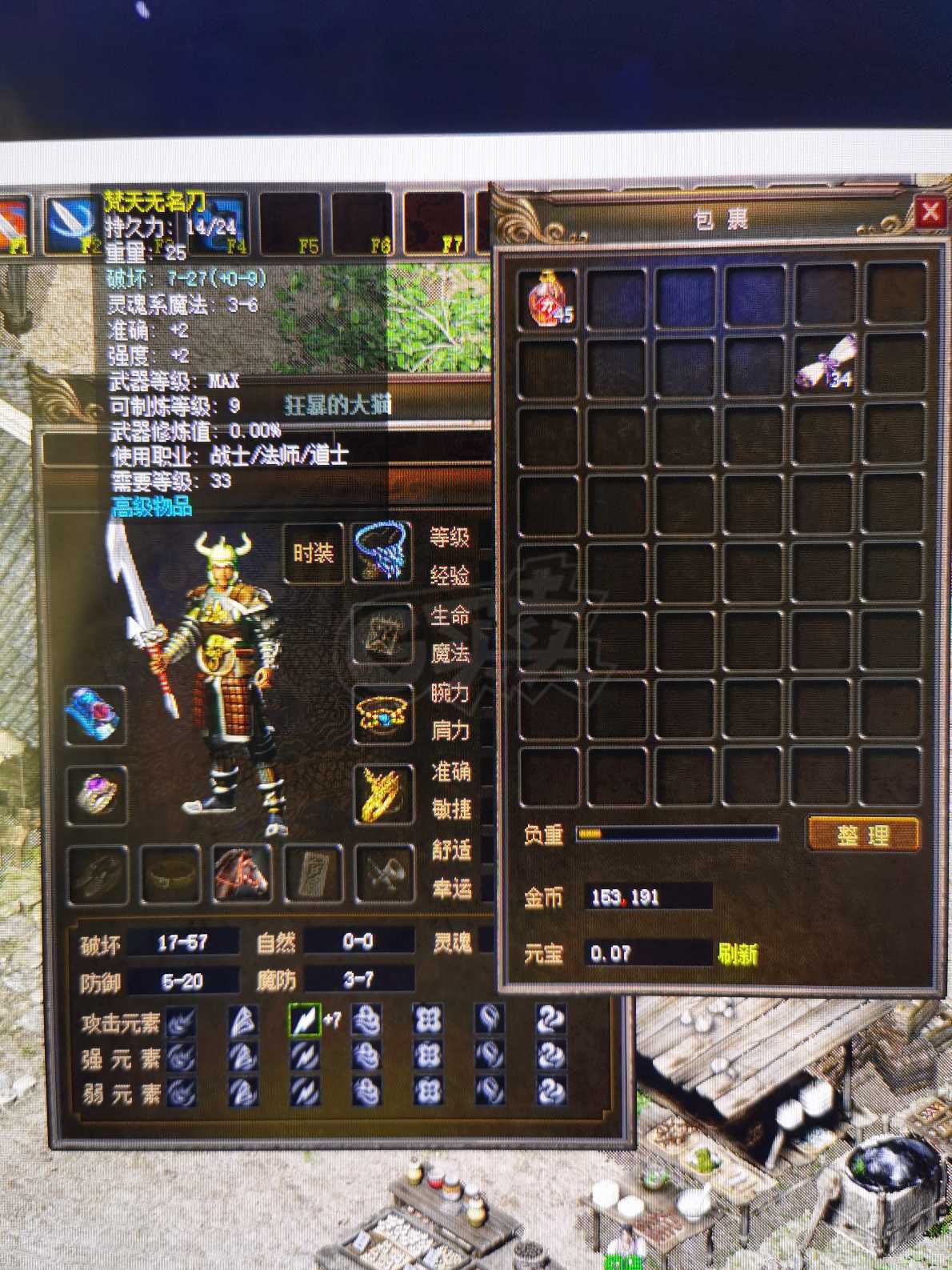Click the empty belt equipment slot

tap(170, 874)
